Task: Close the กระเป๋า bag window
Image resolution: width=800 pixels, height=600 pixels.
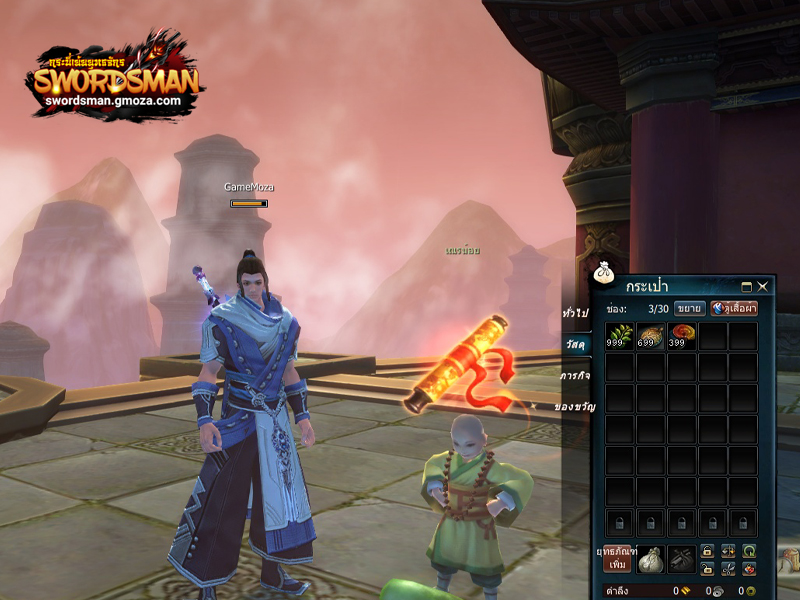Action: coord(763,287)
